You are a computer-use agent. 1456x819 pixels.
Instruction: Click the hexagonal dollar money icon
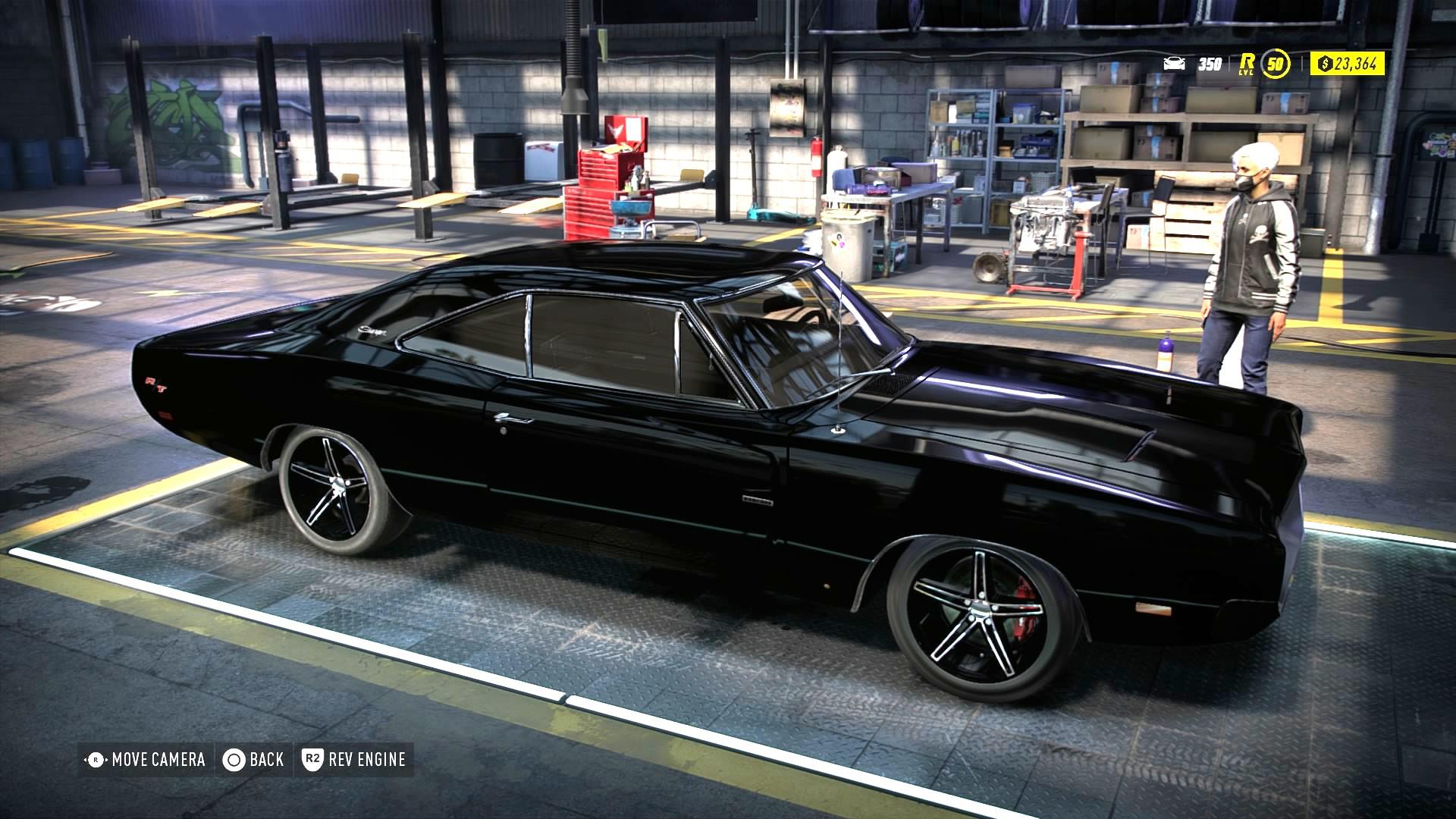(1326, 64)
